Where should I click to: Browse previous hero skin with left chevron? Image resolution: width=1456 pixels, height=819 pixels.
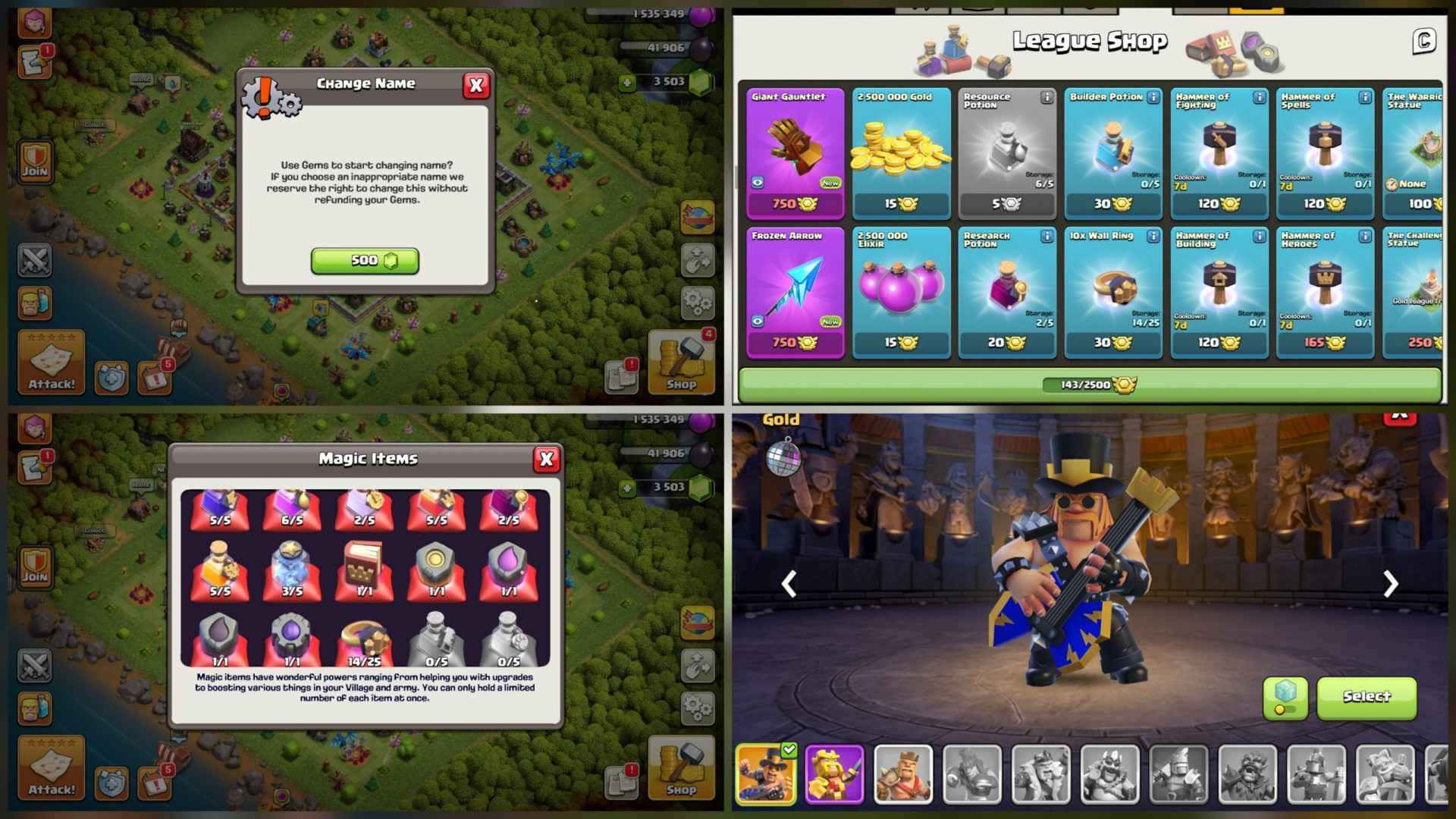(789, 584)
